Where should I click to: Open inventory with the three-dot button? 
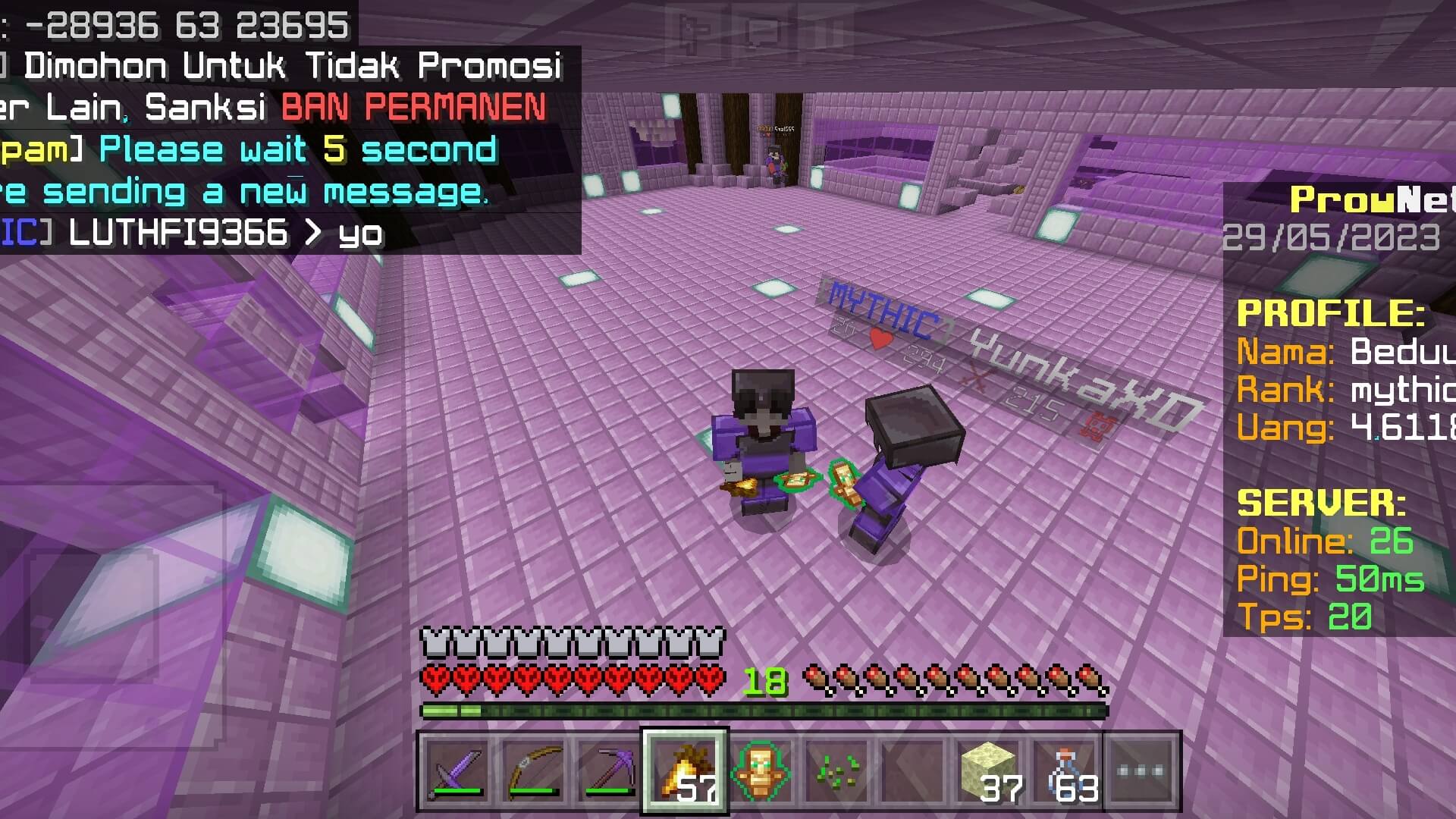[x=1141, y=771]
